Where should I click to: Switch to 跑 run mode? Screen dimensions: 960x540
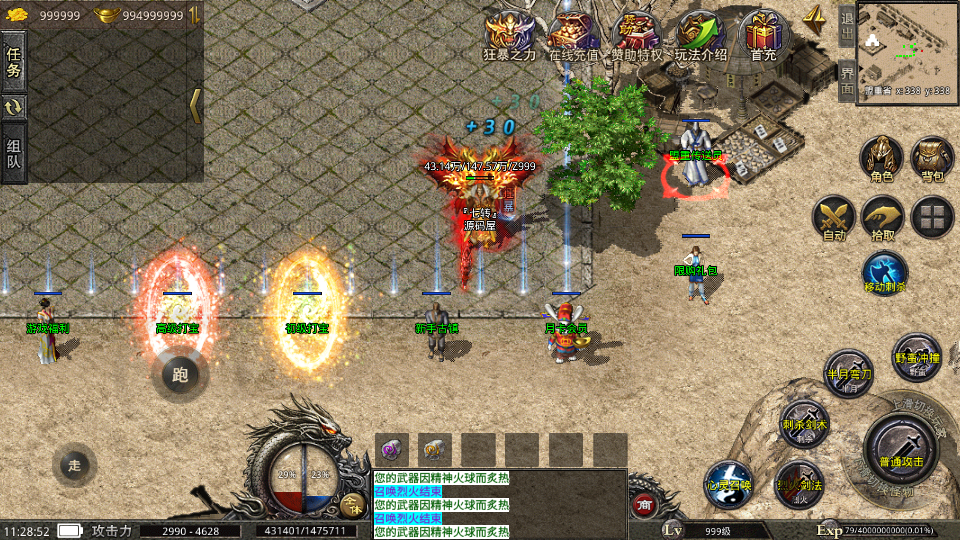[180, 375]
